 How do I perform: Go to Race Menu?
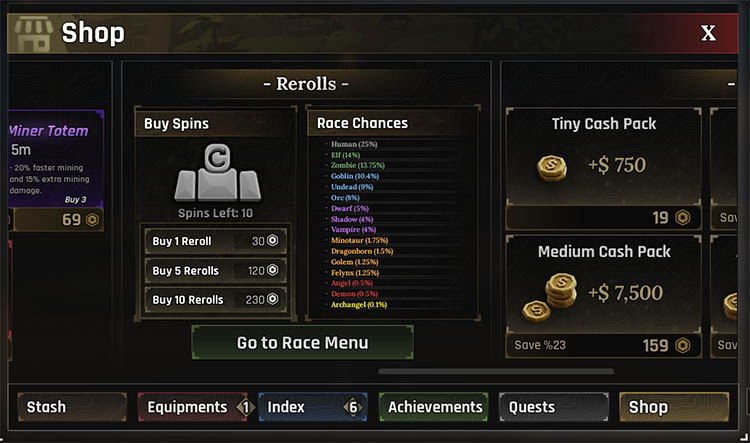tap(302, 343)
